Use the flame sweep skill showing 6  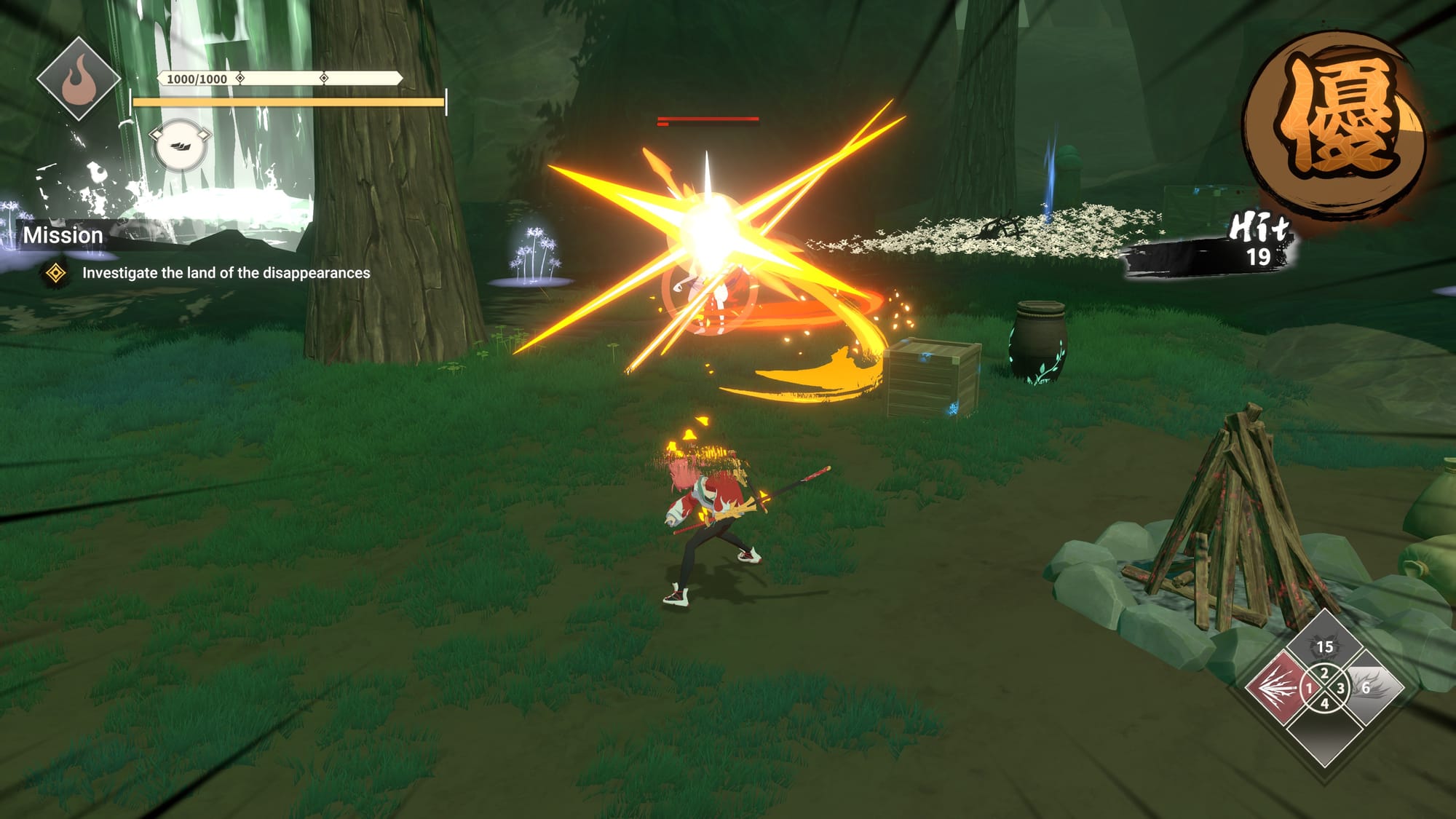tap(1373, 687)
